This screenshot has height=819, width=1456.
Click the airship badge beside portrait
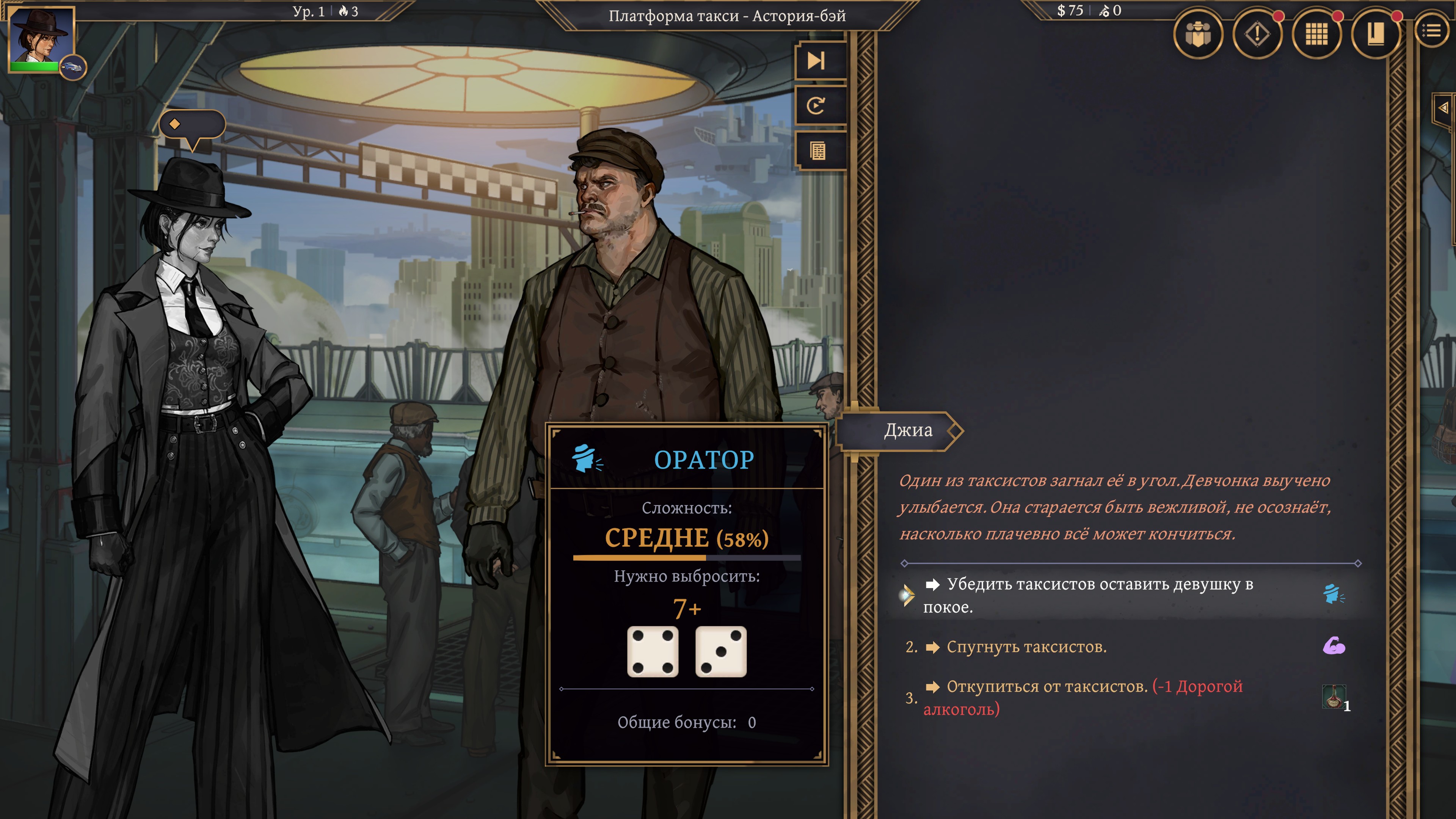72,67
